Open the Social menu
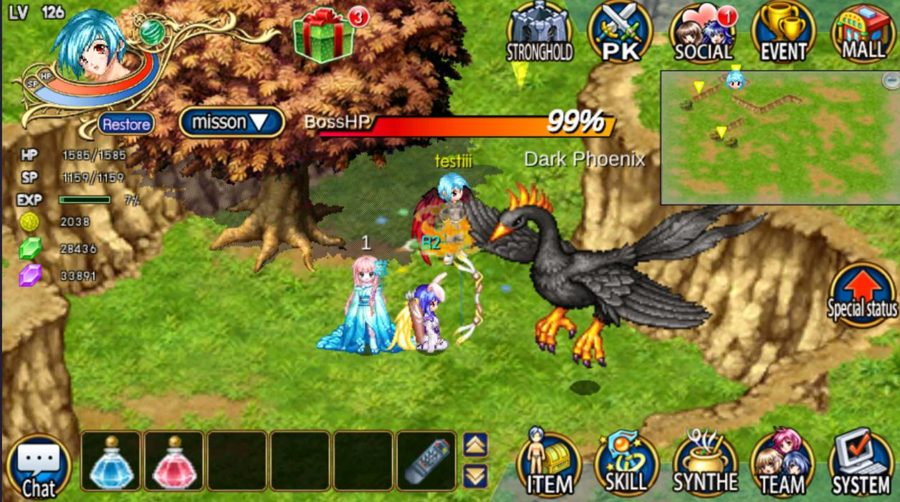Screen dimensions: 900x502 pyautogui.click(x=703, y=30)
